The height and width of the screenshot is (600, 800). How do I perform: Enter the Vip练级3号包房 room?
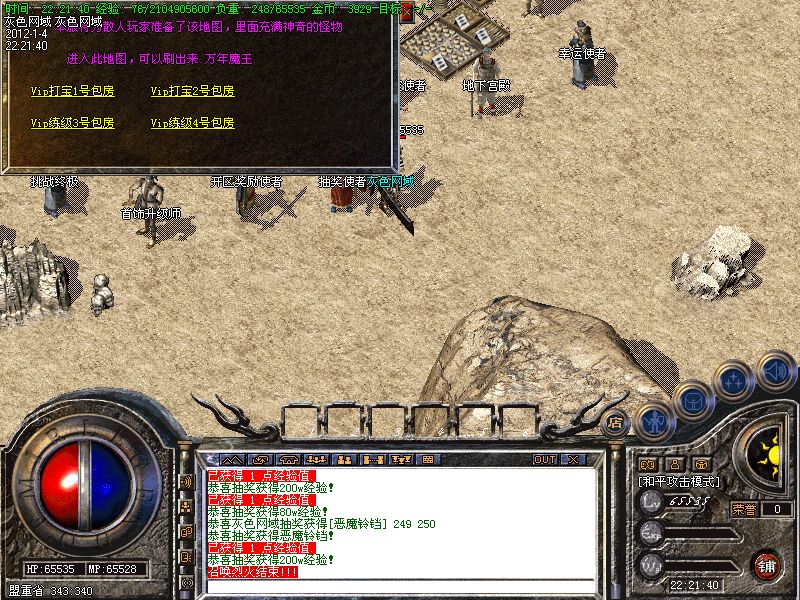pos(72,123)
